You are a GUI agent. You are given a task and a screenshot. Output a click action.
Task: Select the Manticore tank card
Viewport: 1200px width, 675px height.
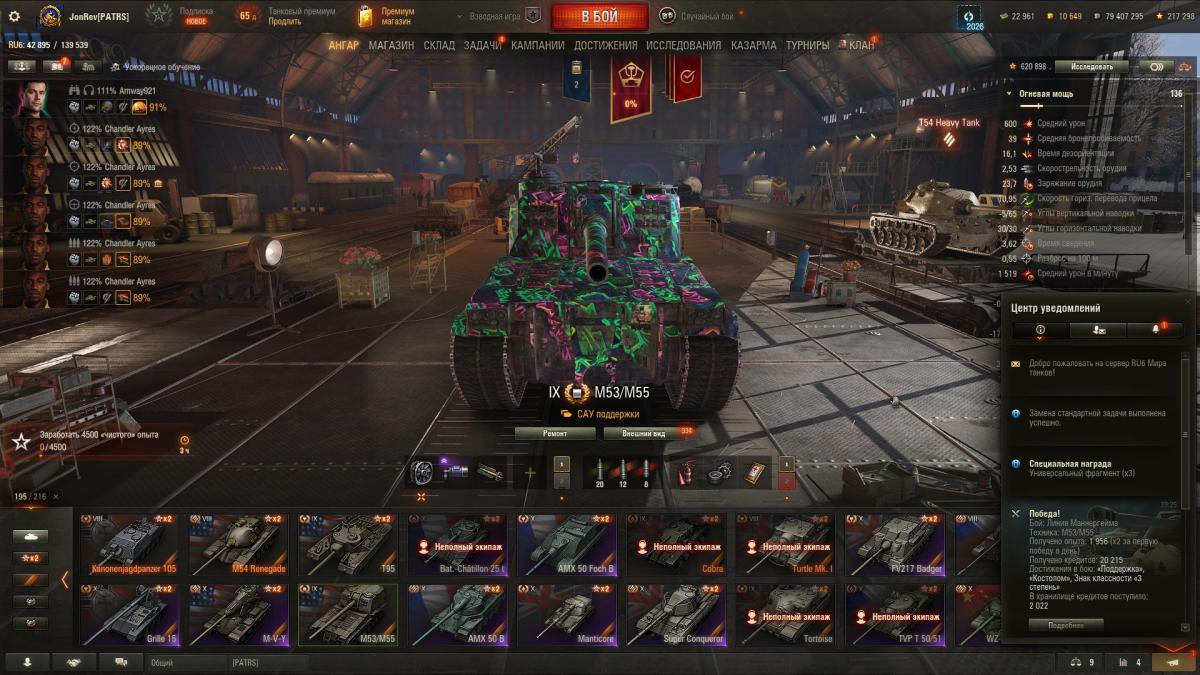[566, 614]
